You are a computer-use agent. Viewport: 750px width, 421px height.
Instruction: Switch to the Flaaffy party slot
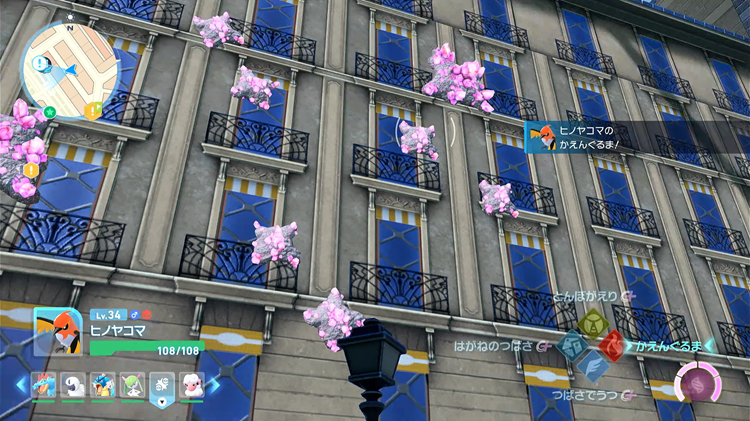[190, 385]
